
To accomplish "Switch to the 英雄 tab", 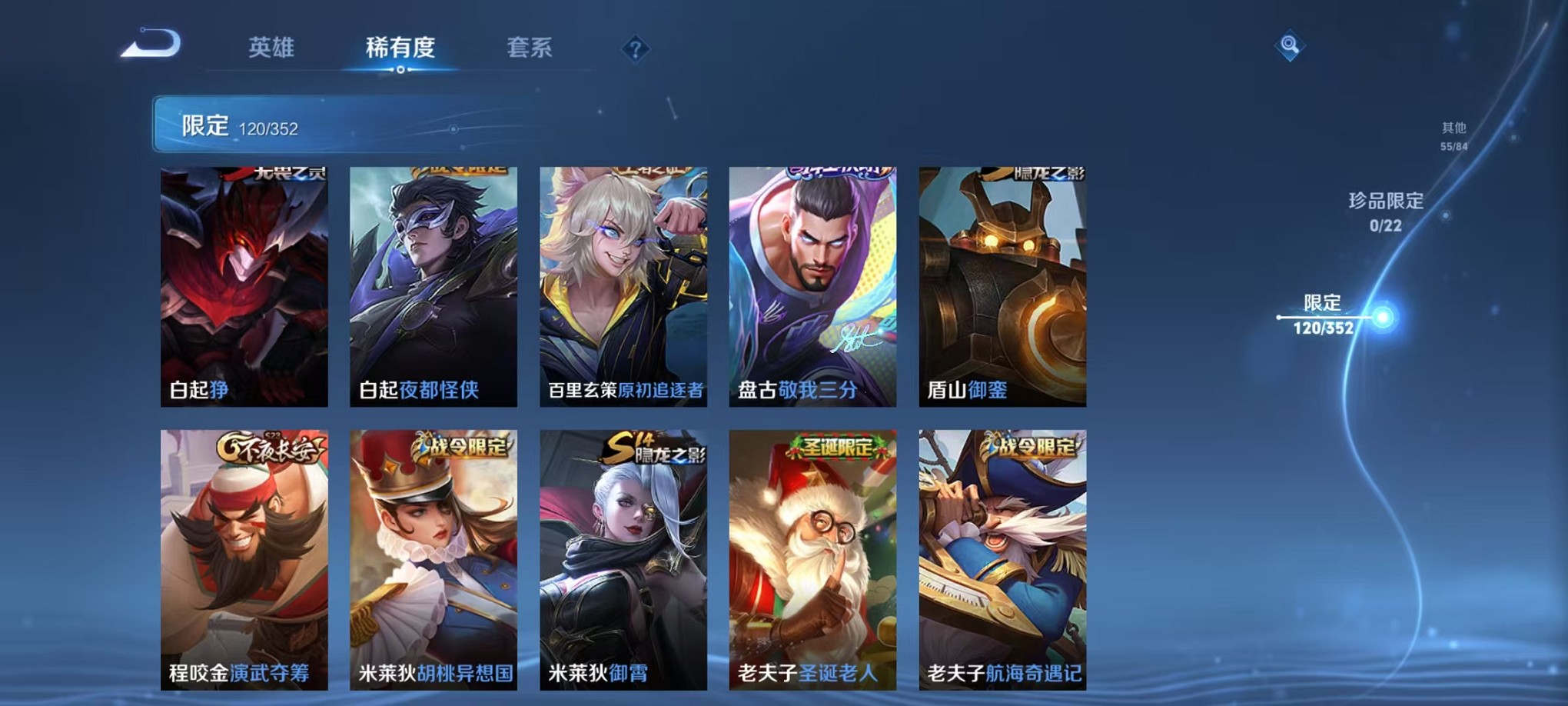I will coord(274,48).
